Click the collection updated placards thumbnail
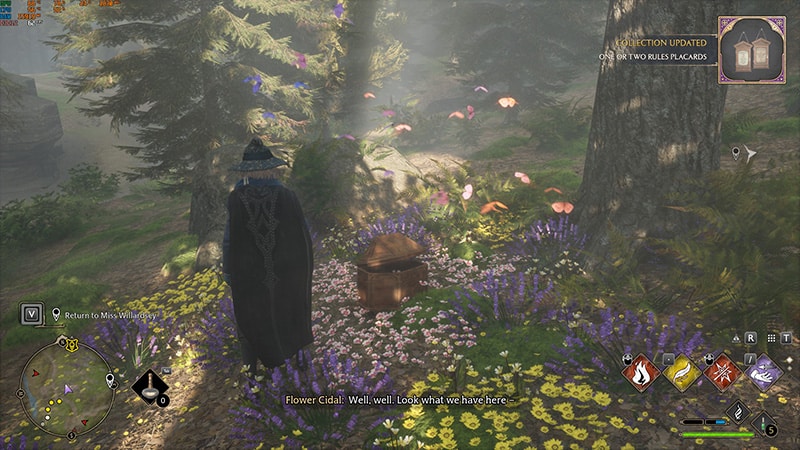800x450 pixels. (x=751, y=50)
